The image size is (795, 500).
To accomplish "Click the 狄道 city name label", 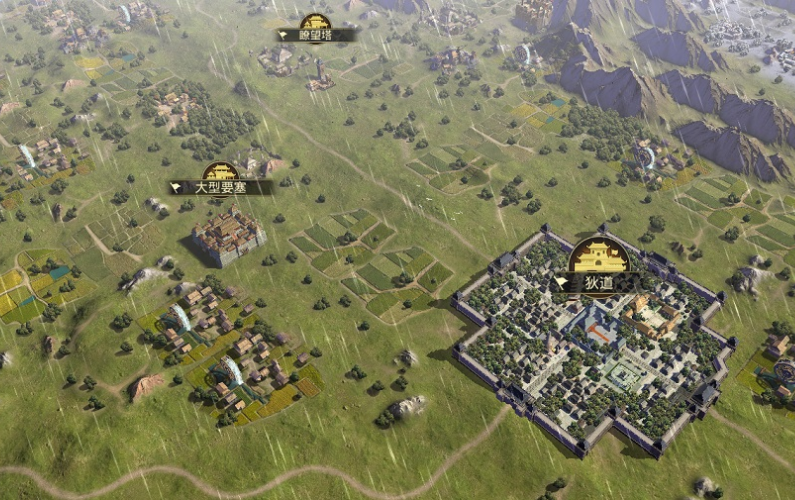I will tap(598, 283).
